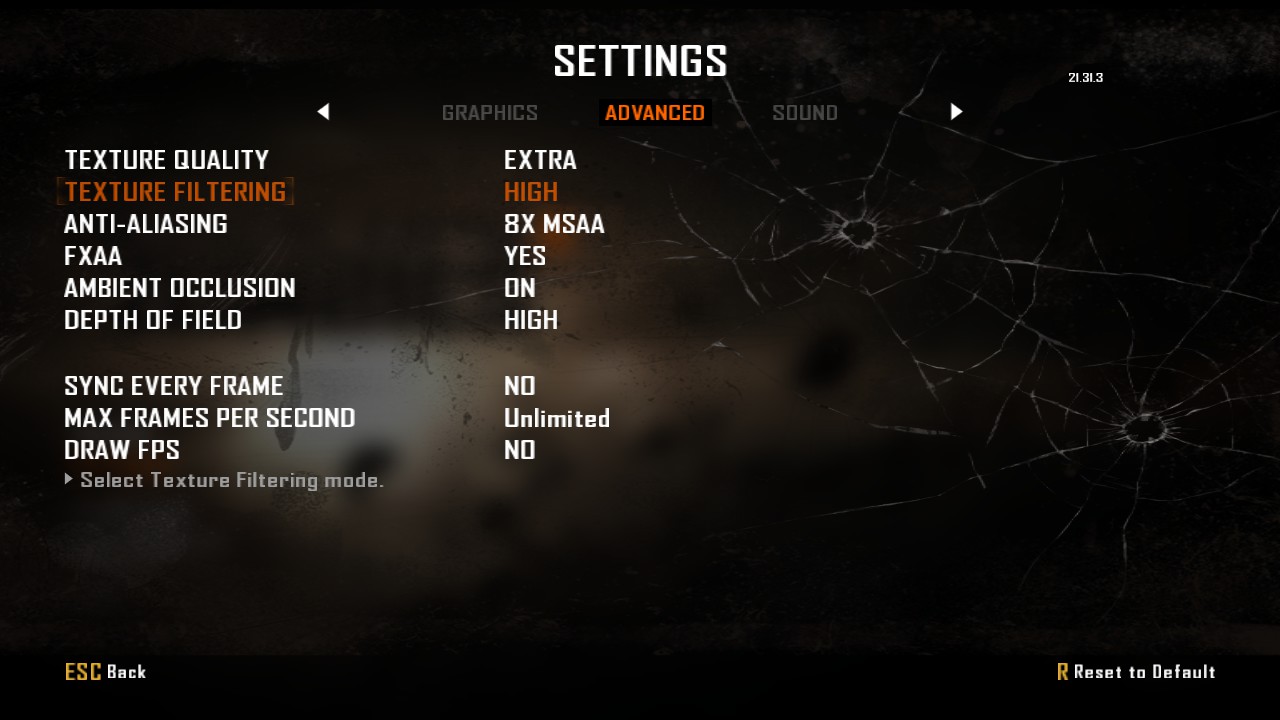
Task: Select the Depth of Field setting
Action: pos(152,320)
